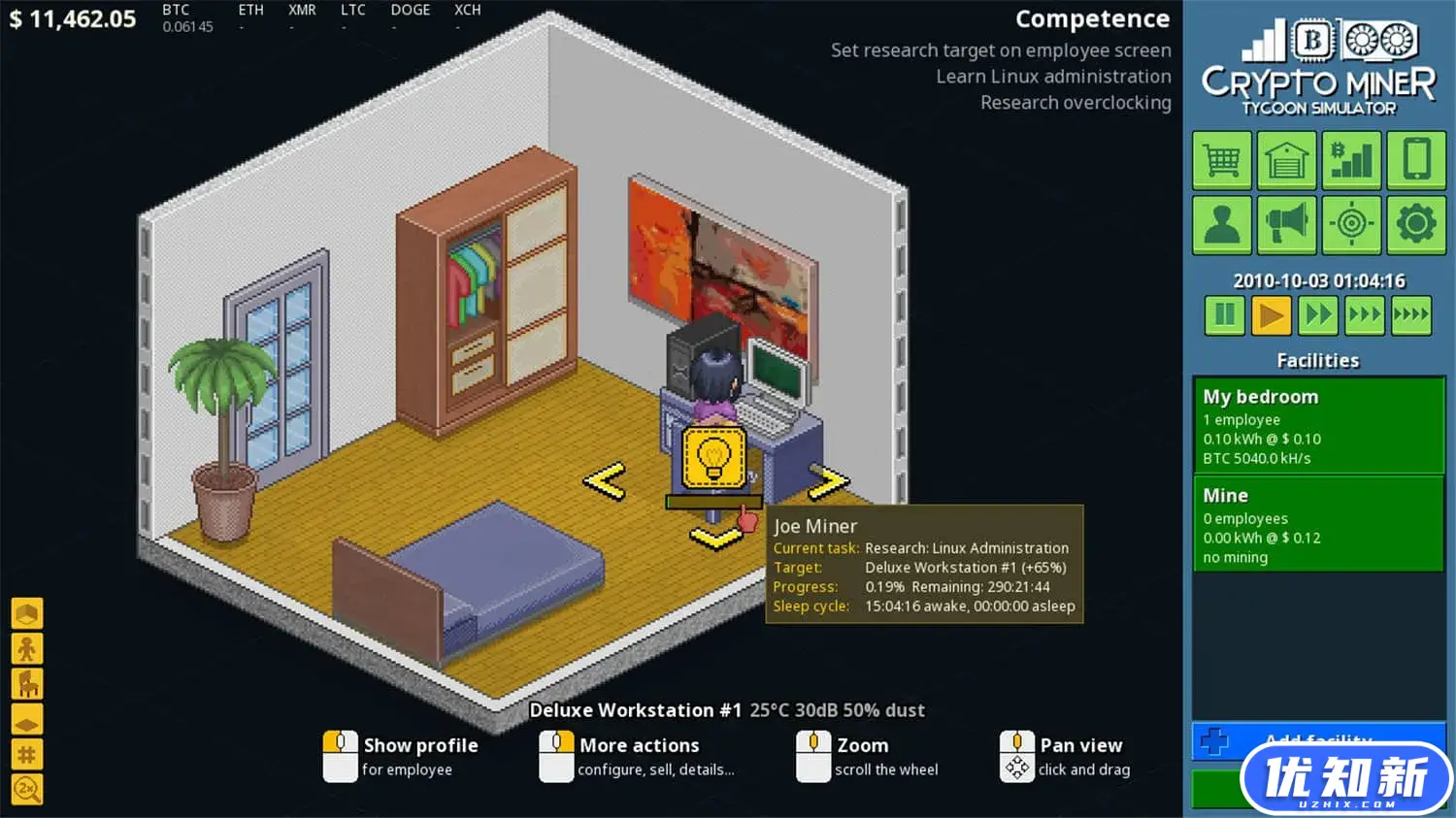Image resolution: width=1456 pixels, height=818 pixels.
Task: Open game settings gear icon
Action: (x=1415, y=223)
